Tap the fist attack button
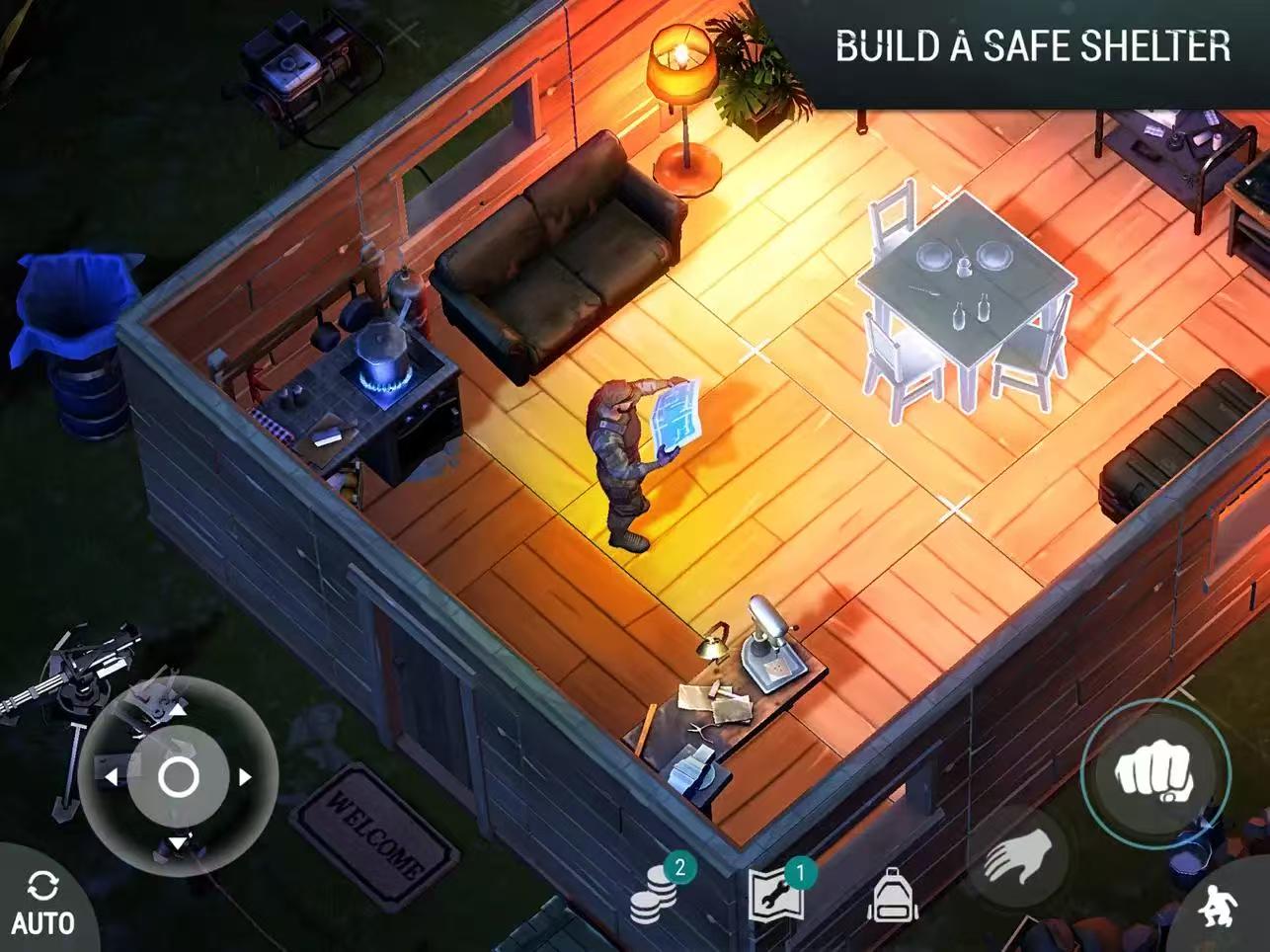1270x952 pixels. (1154, 773)
